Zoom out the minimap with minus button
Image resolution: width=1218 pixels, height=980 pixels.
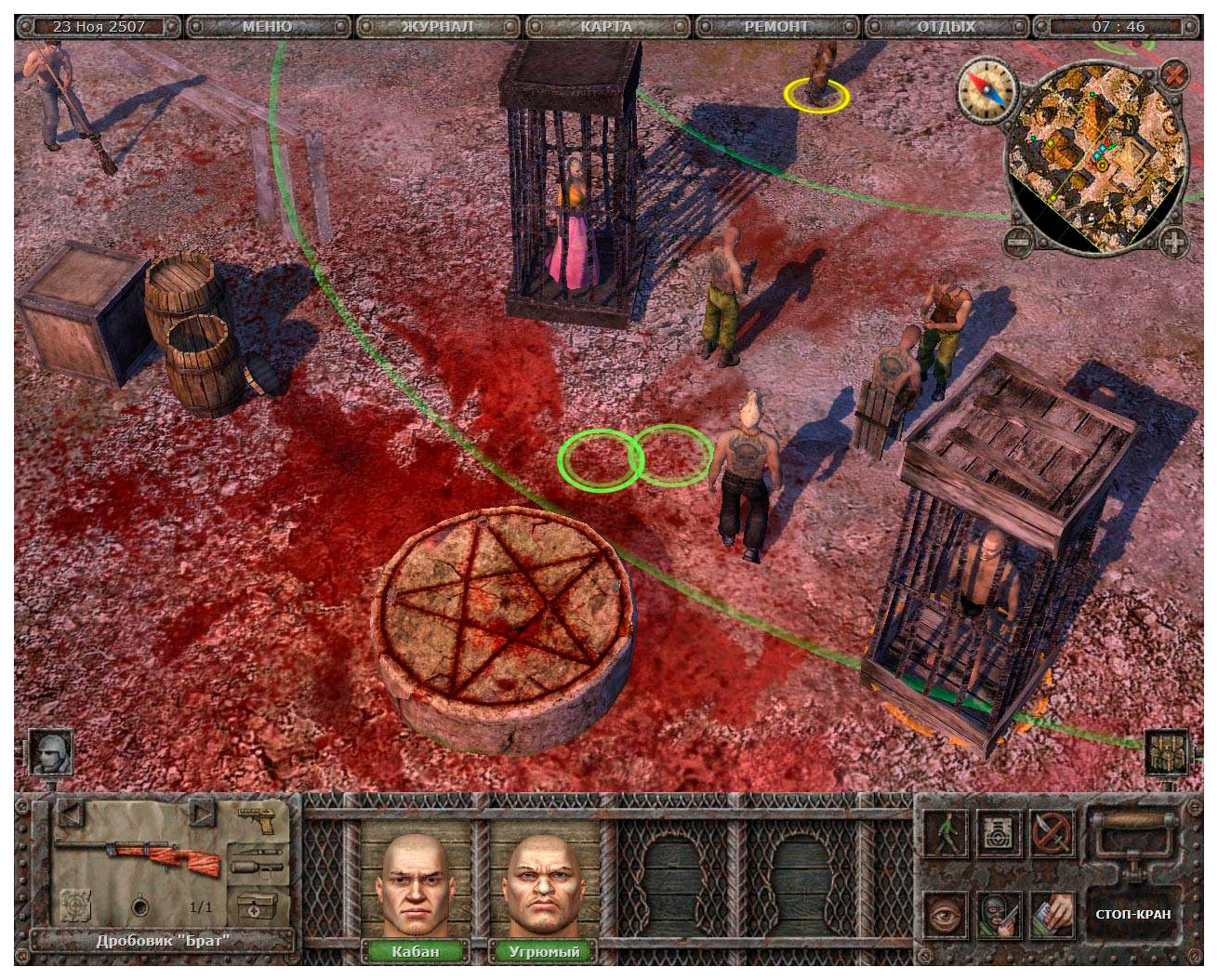[x=1019, y=243]
